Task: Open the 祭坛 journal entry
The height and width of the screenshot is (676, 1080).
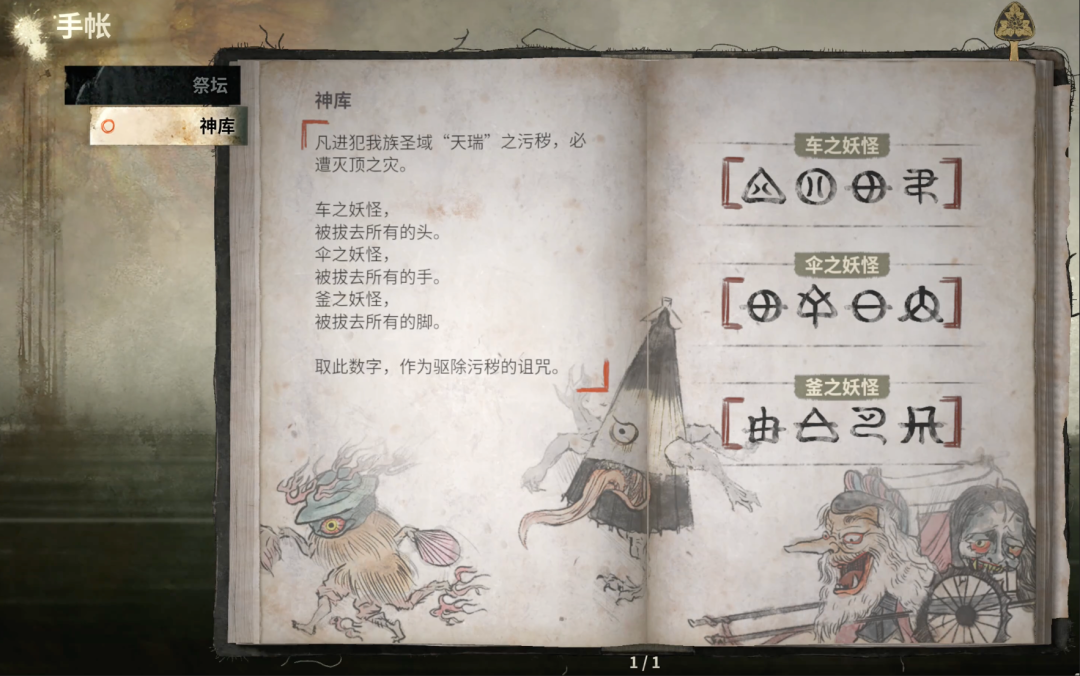Action: pyautogui.click(x=153, y=86)
